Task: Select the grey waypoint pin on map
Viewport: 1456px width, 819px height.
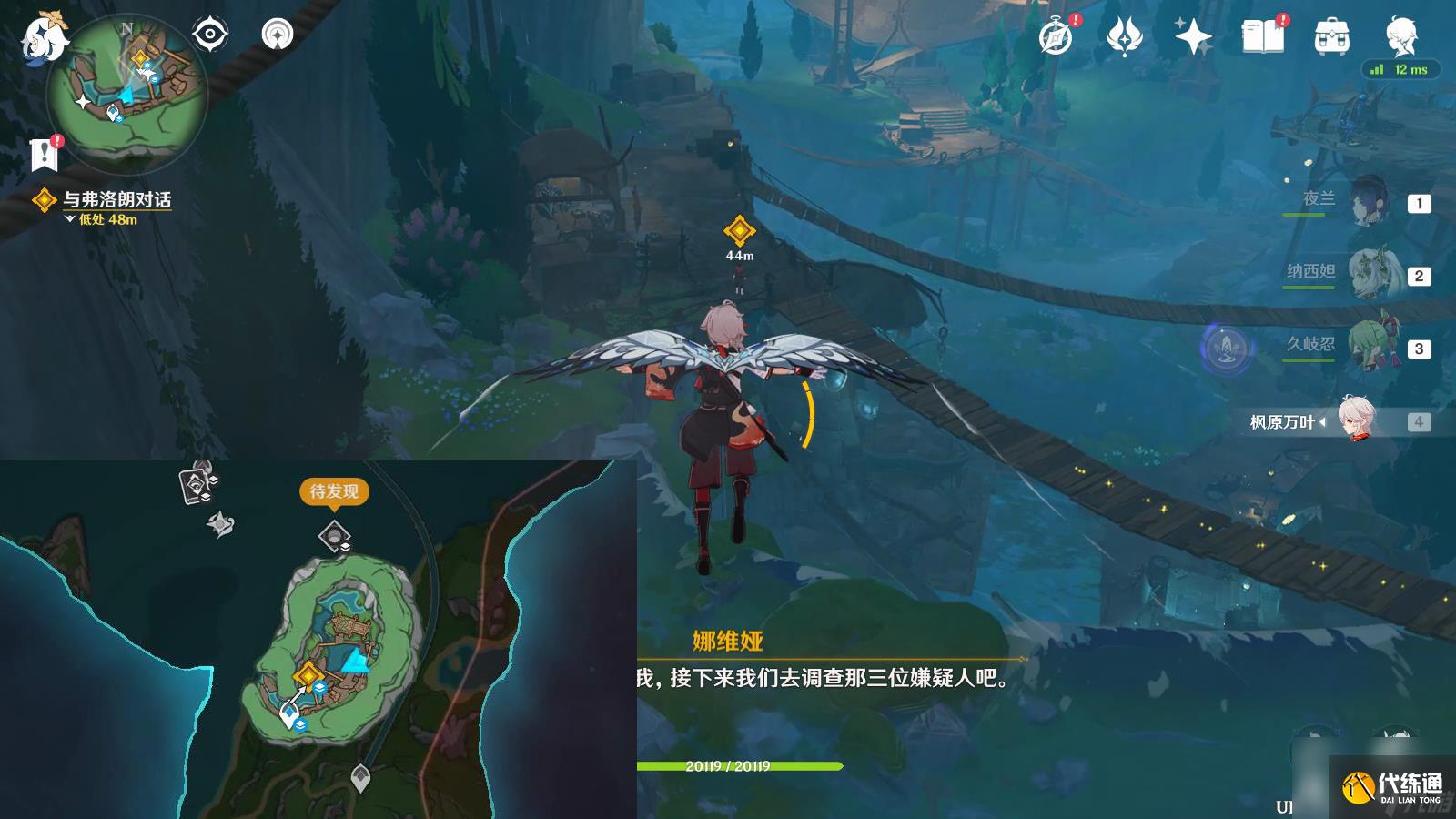Action: pos(360,778)
